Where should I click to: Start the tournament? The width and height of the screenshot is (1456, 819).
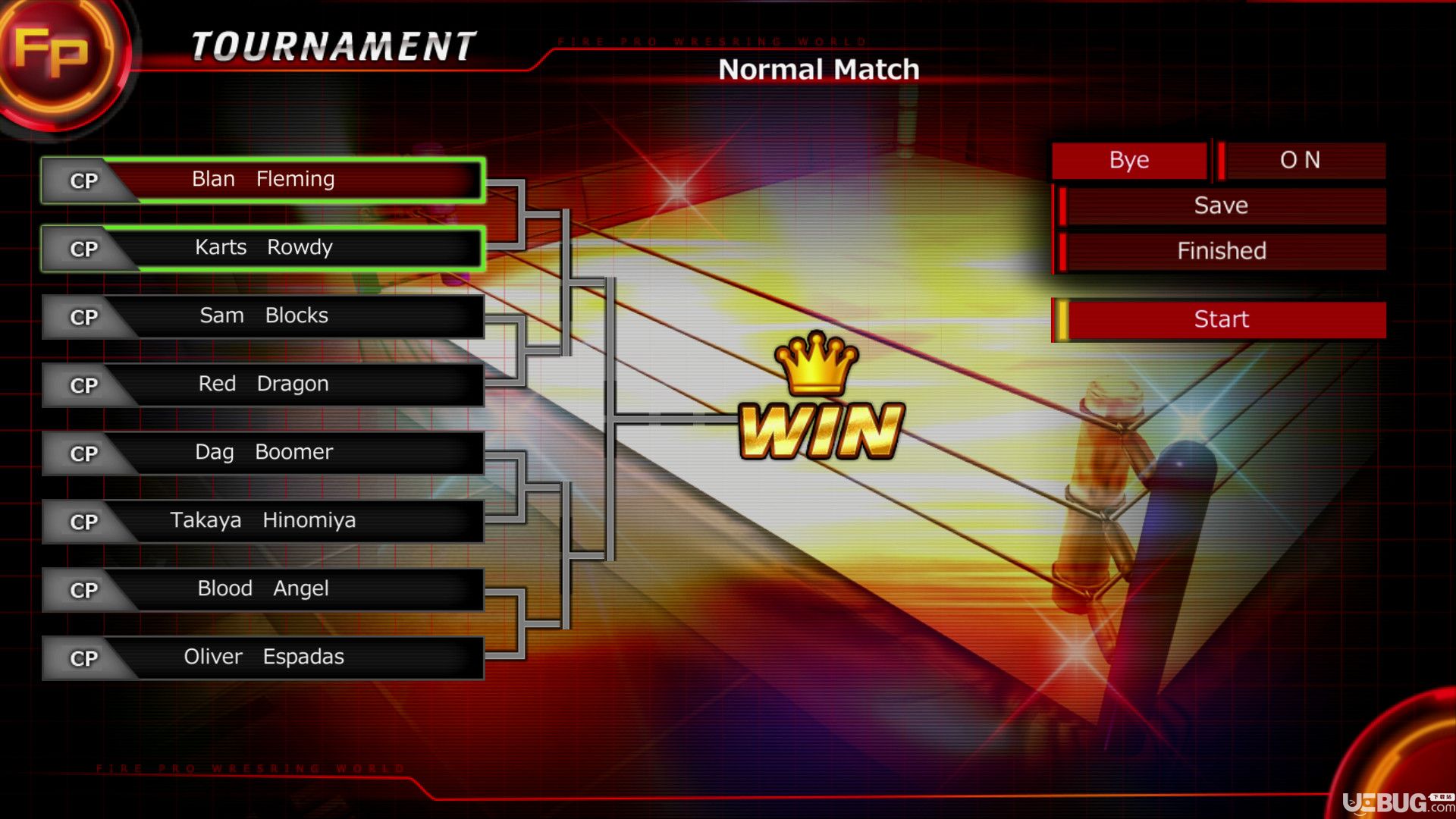coord(1220,319)
